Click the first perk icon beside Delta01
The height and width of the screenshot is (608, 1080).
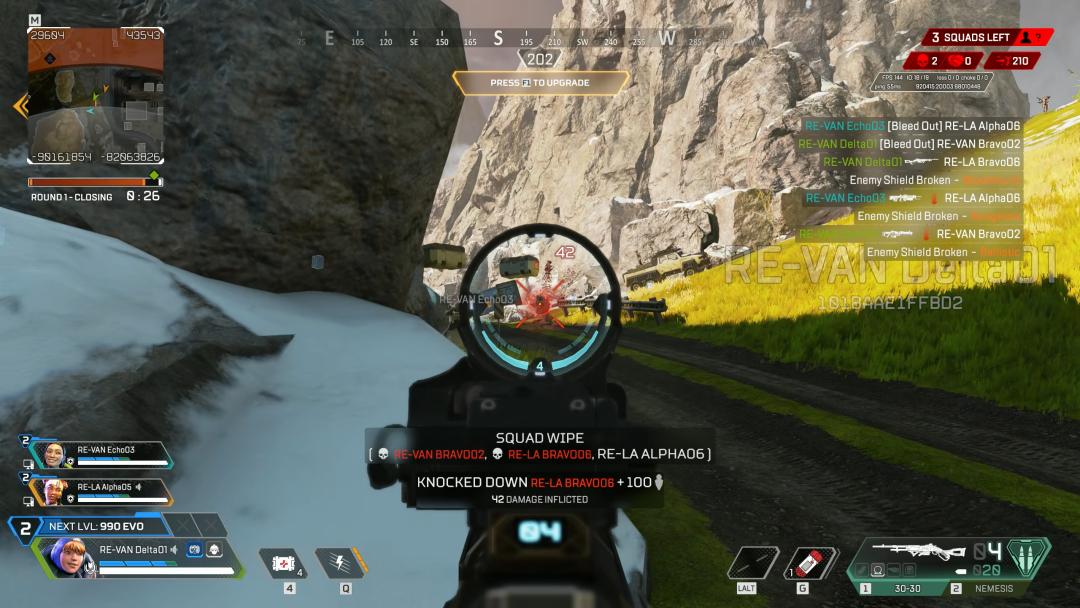pos(195,548)
